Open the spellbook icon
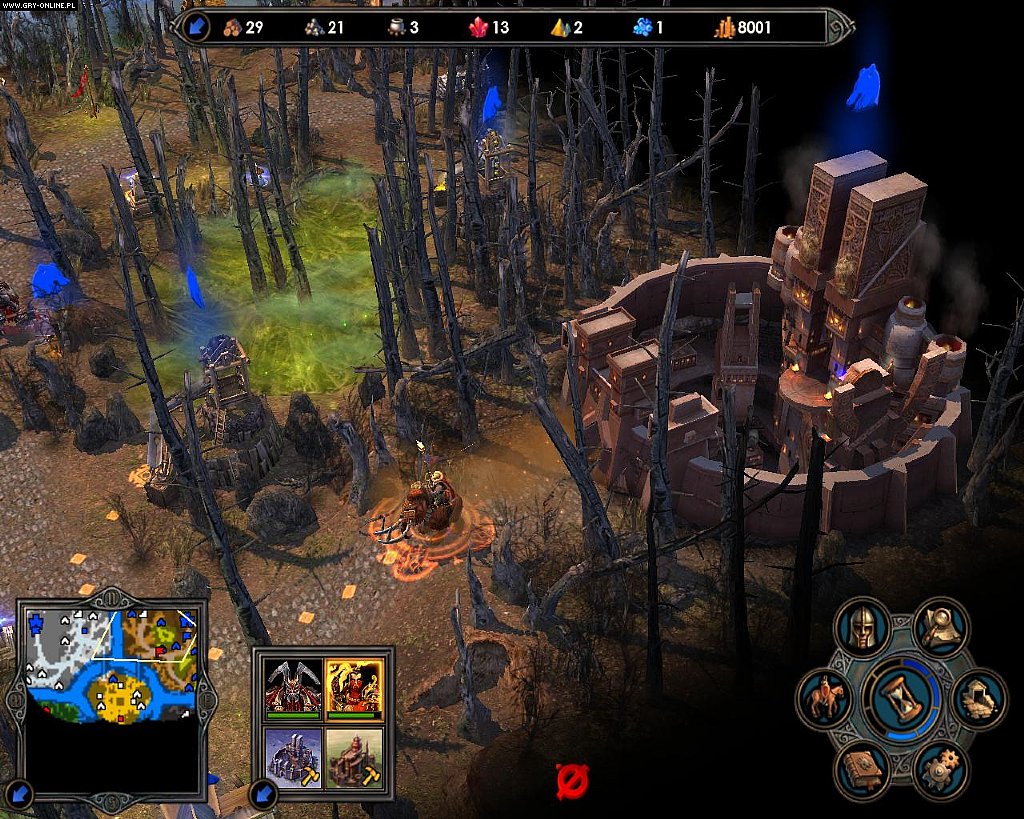Screen dimensions: 1024x819 tap(861, 770)
